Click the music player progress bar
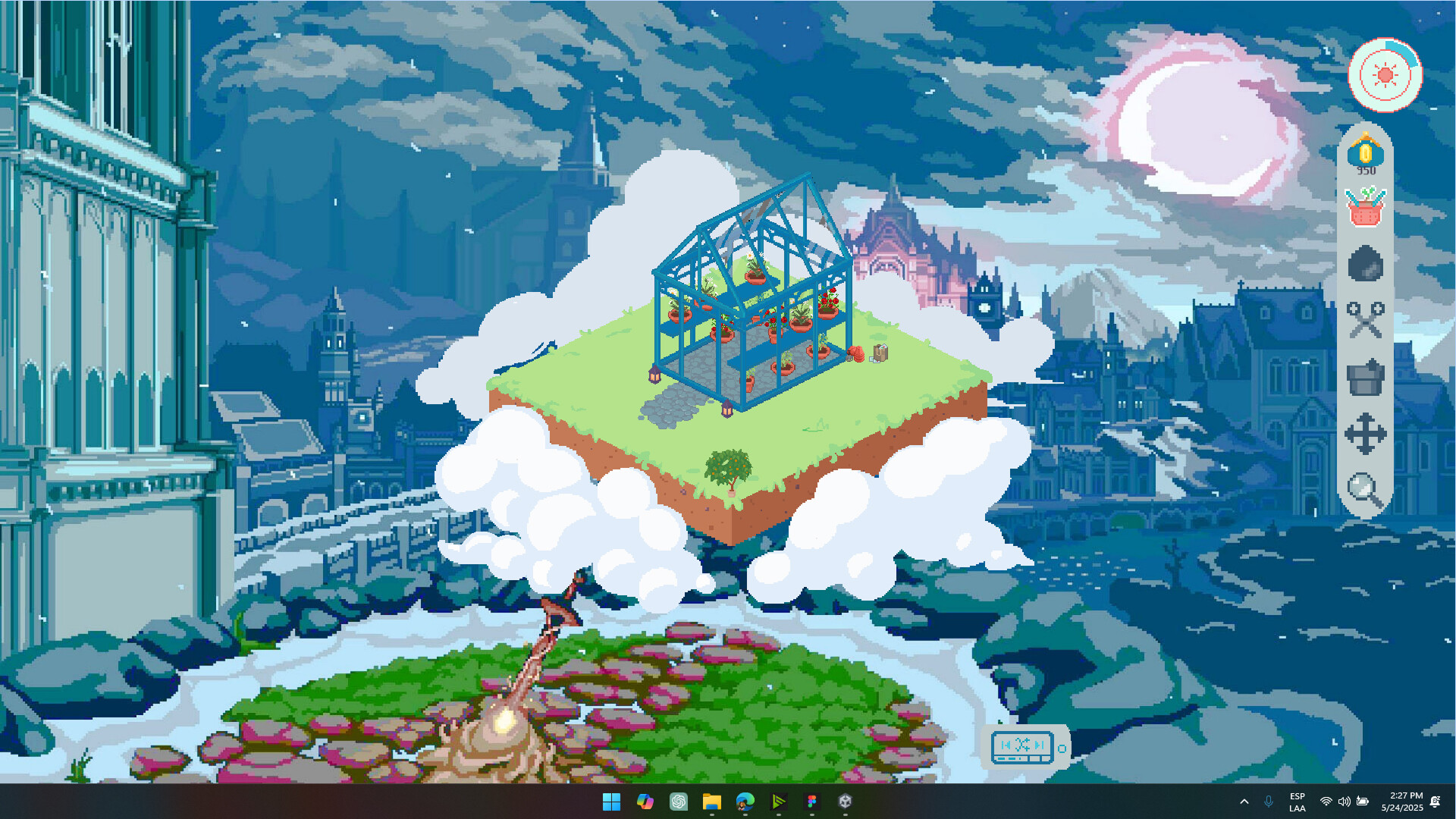This screenshot has height=819, width=1456. [1010, 758]
